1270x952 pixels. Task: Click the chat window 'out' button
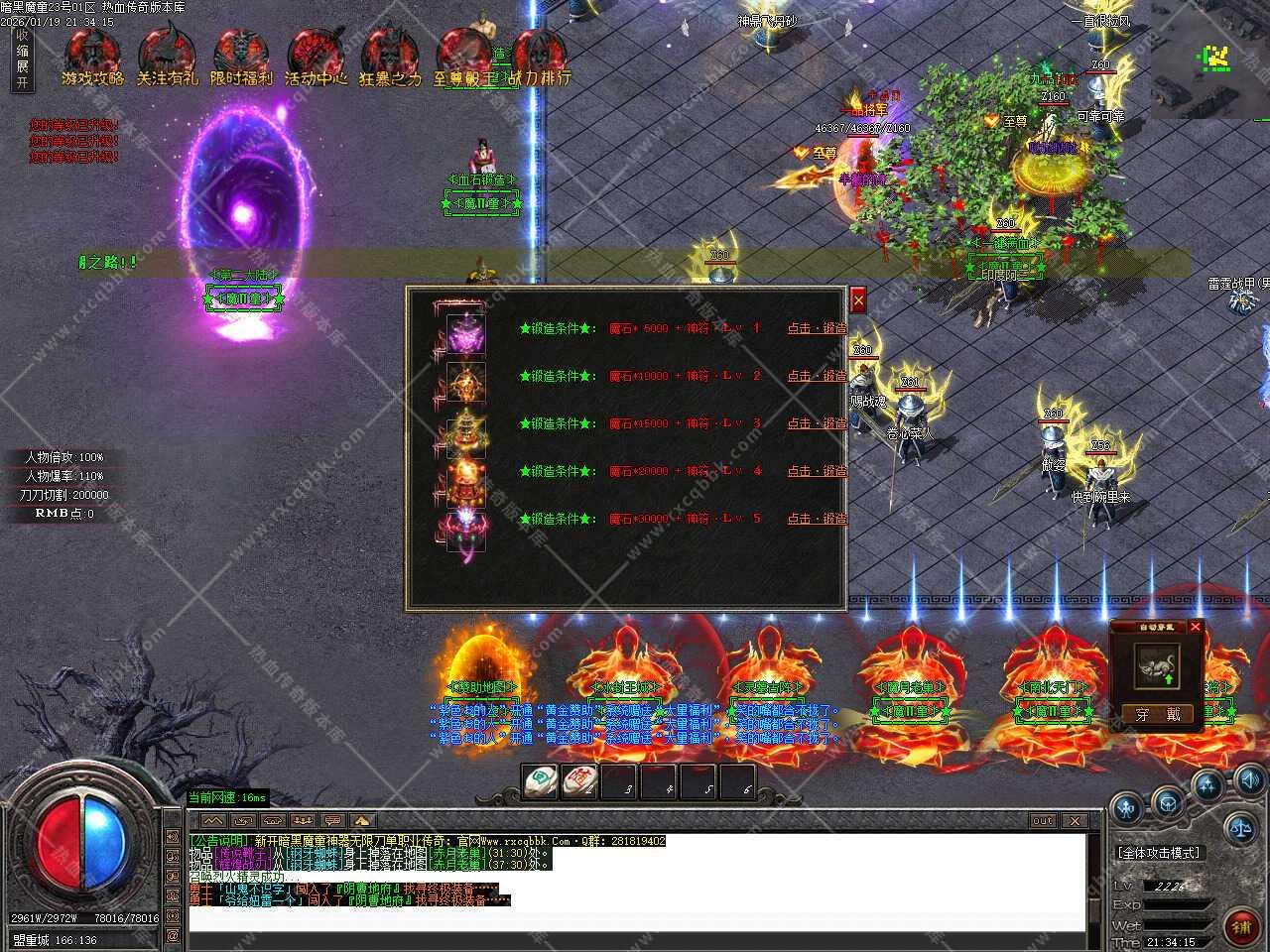coord(1042,820)
